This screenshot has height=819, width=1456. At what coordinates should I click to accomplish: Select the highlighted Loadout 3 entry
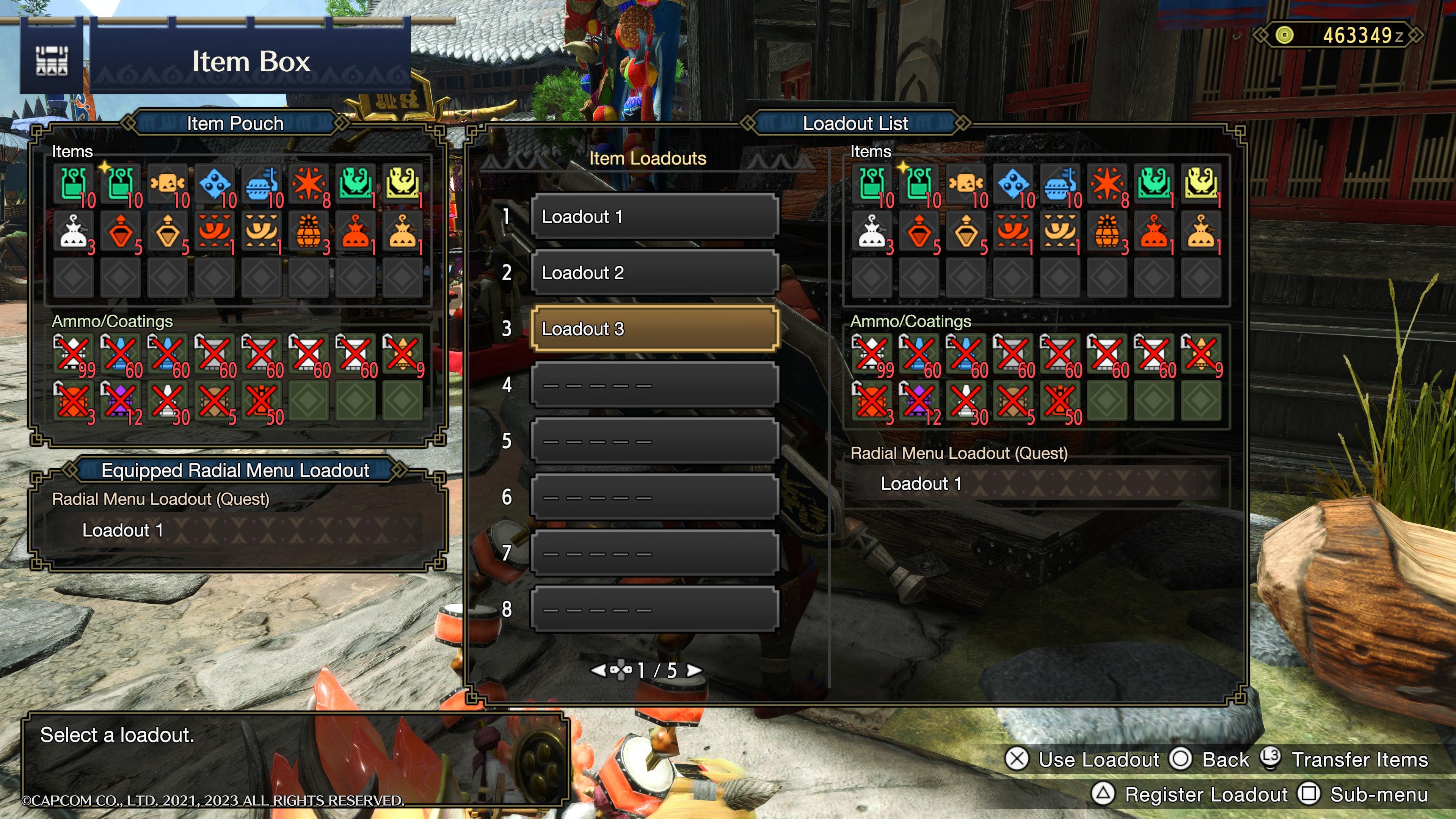654,328
